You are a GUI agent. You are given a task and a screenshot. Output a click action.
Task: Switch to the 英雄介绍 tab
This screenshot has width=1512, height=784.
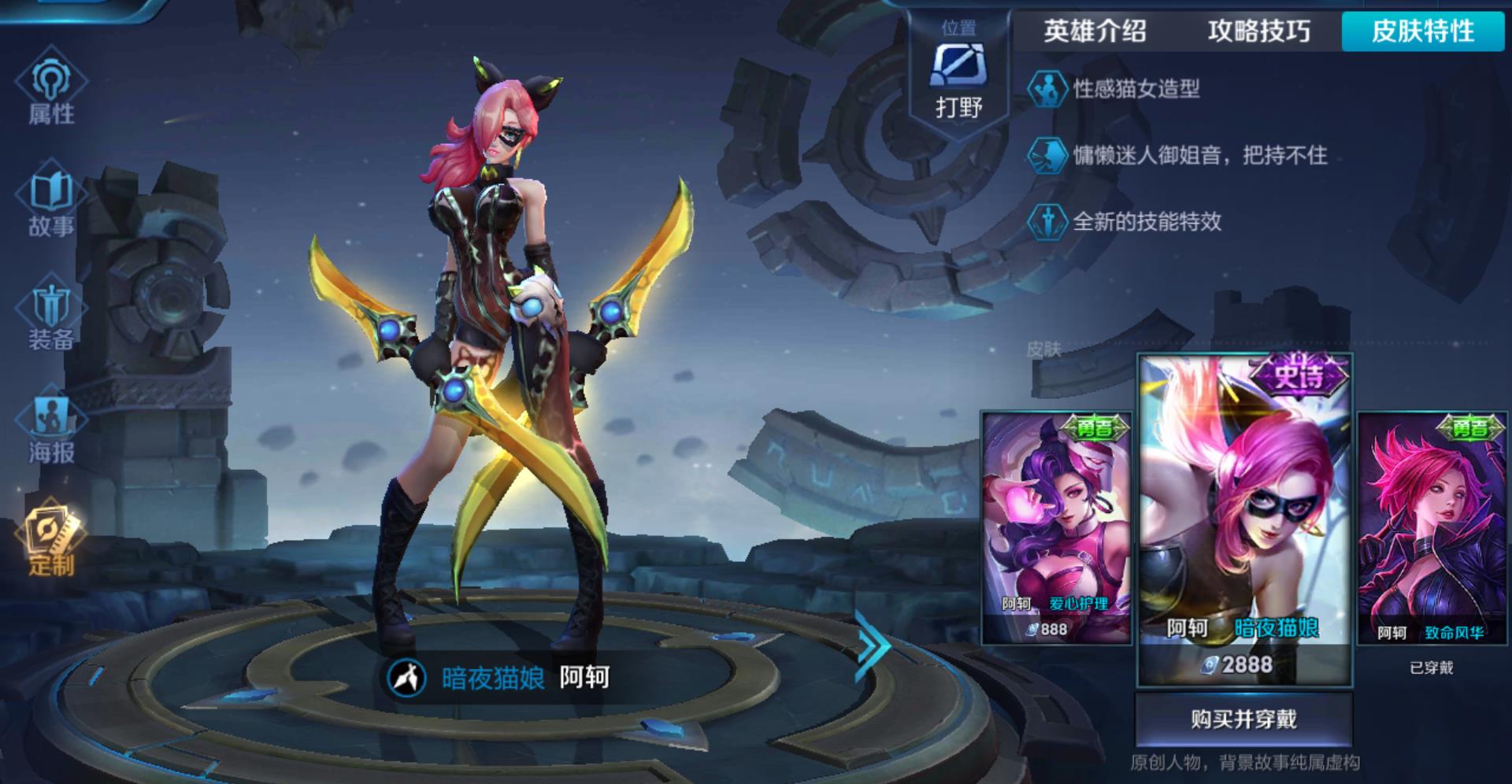pos(1095,31)
